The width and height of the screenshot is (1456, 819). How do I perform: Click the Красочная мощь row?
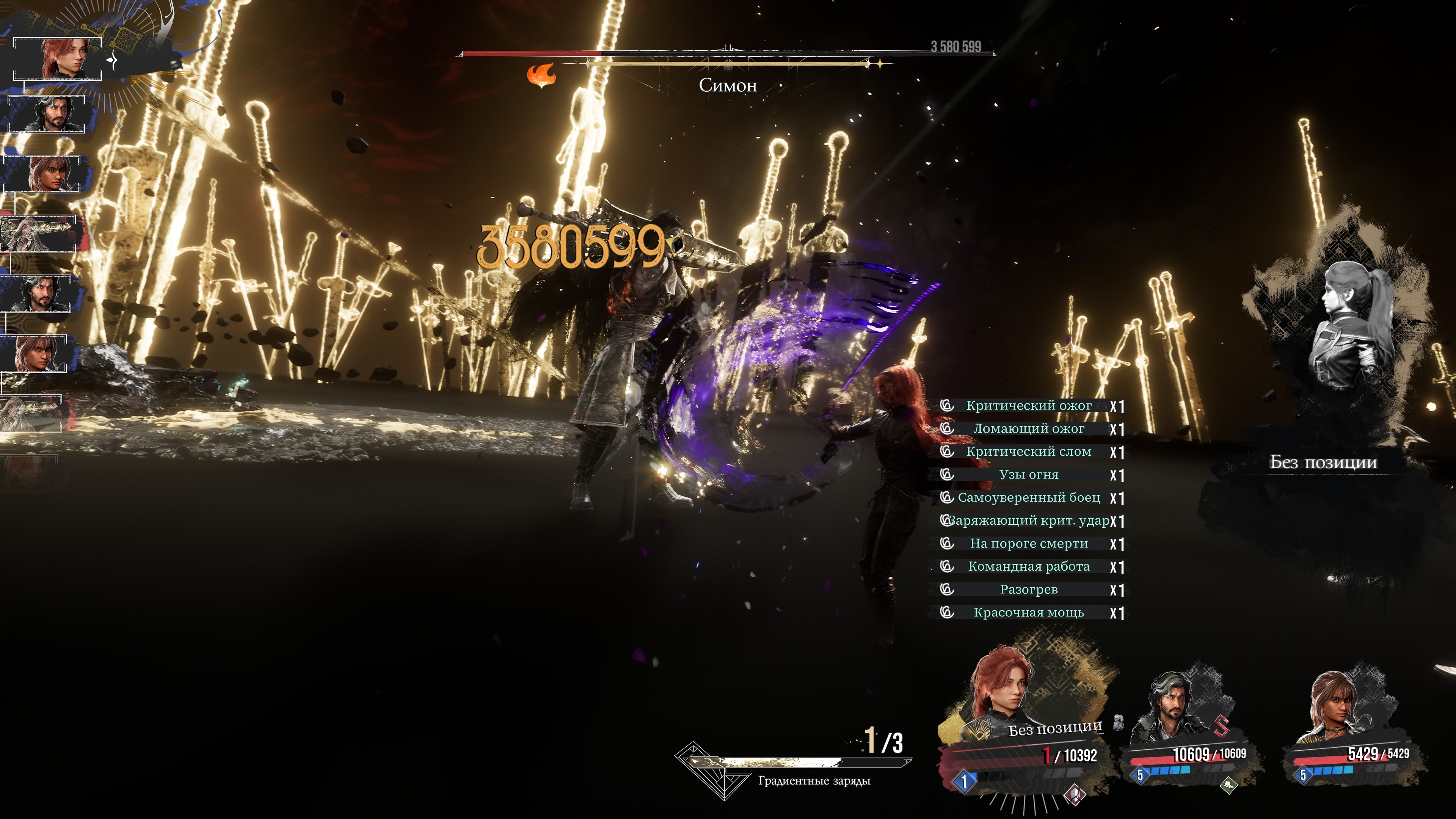tap(1028, 613)
